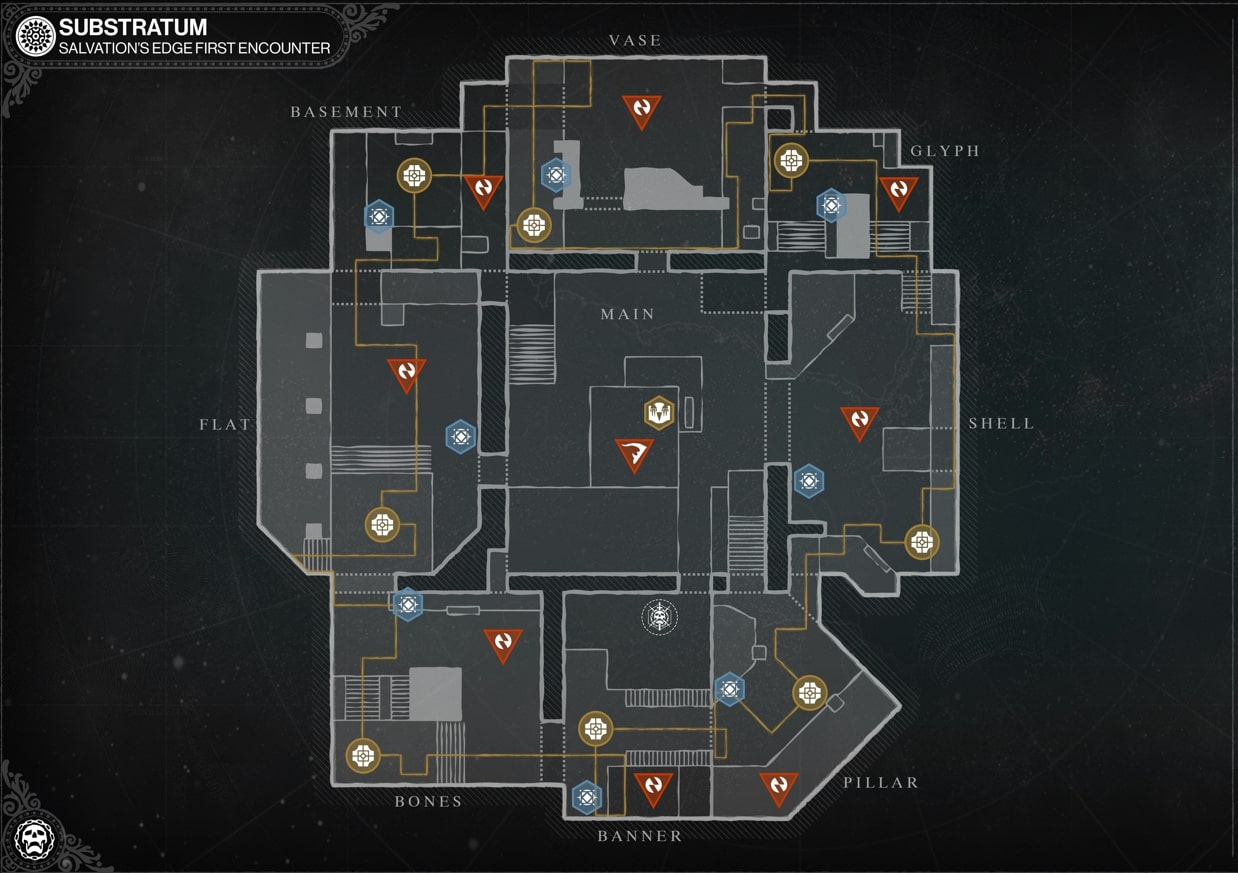This screenshot has width=1238, height=873.
Task: Select the white circular emblem marker in Banner
Action: [x=659, y=617]
